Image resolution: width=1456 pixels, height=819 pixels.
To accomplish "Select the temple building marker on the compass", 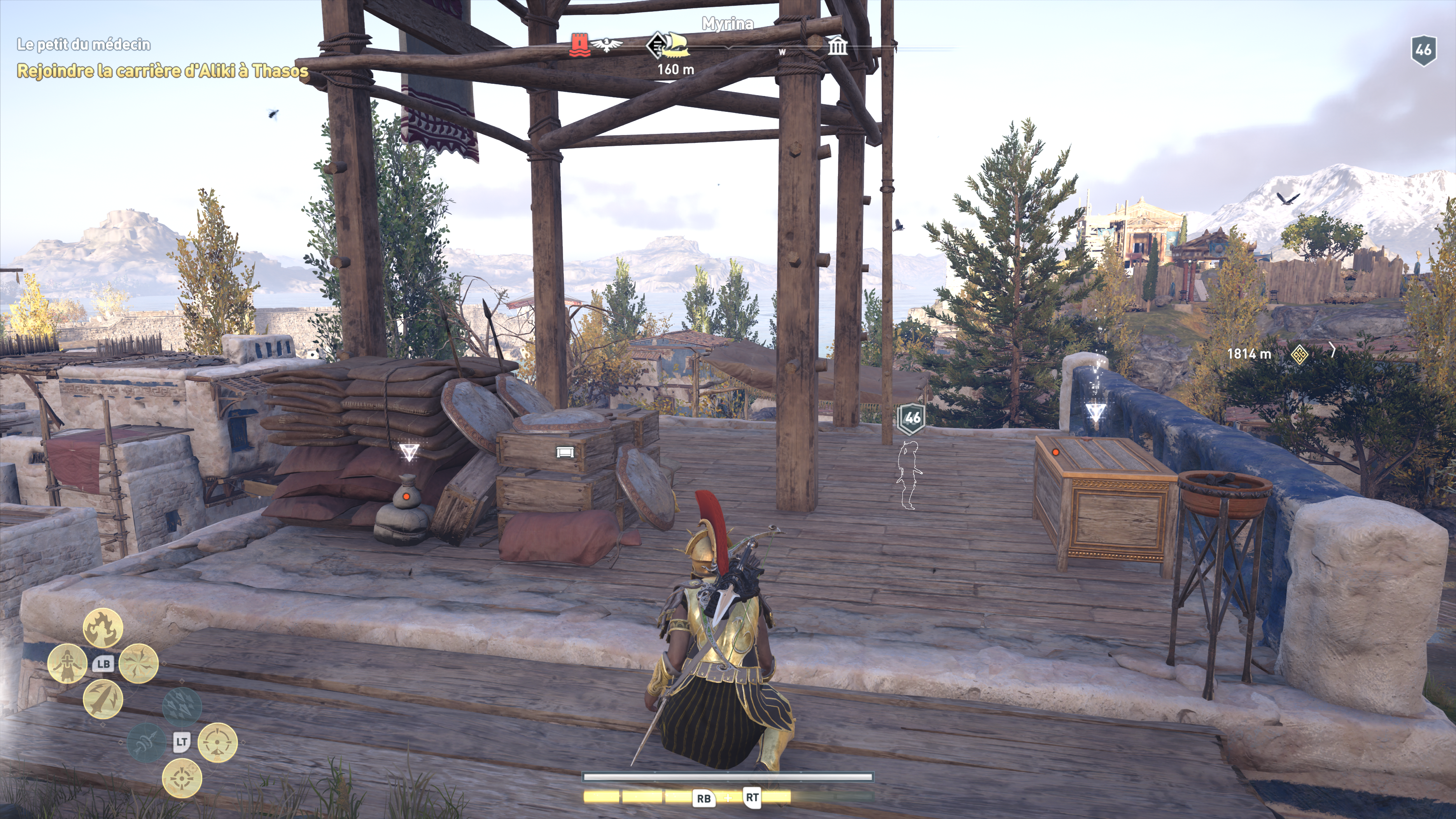I will point(837,45).
